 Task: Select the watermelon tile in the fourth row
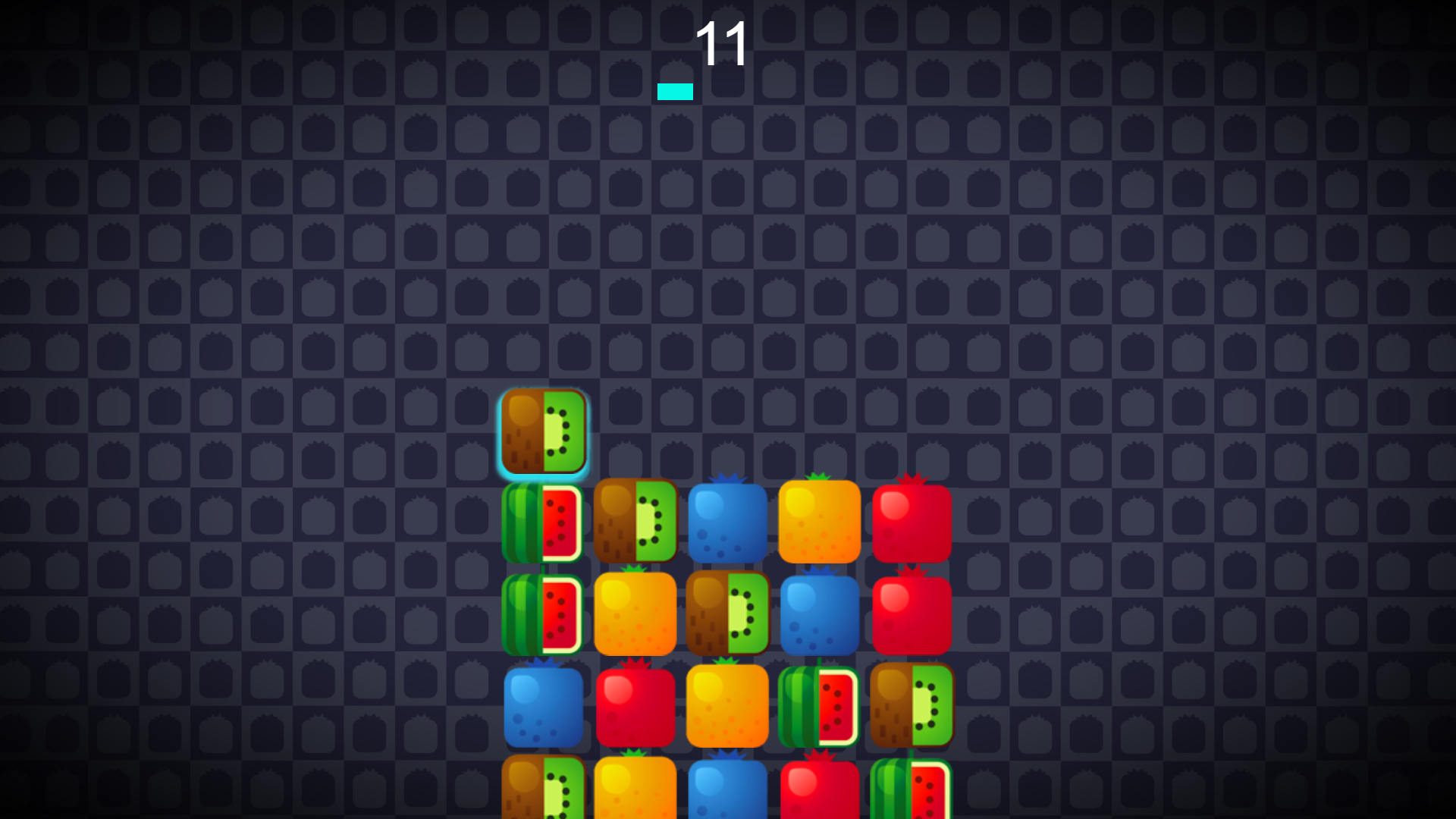(x=819, y=705)
